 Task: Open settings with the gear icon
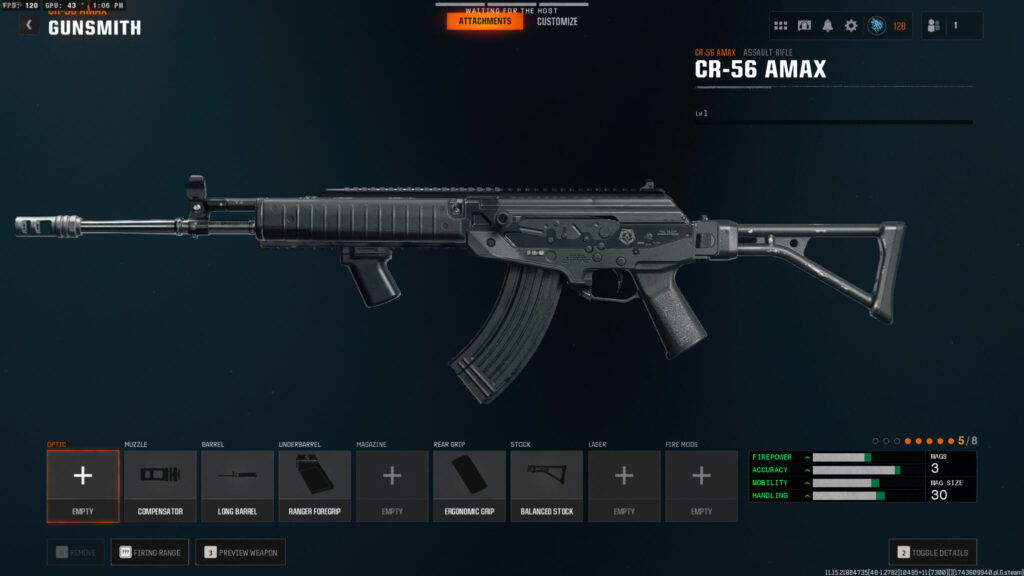coord(851,26)
